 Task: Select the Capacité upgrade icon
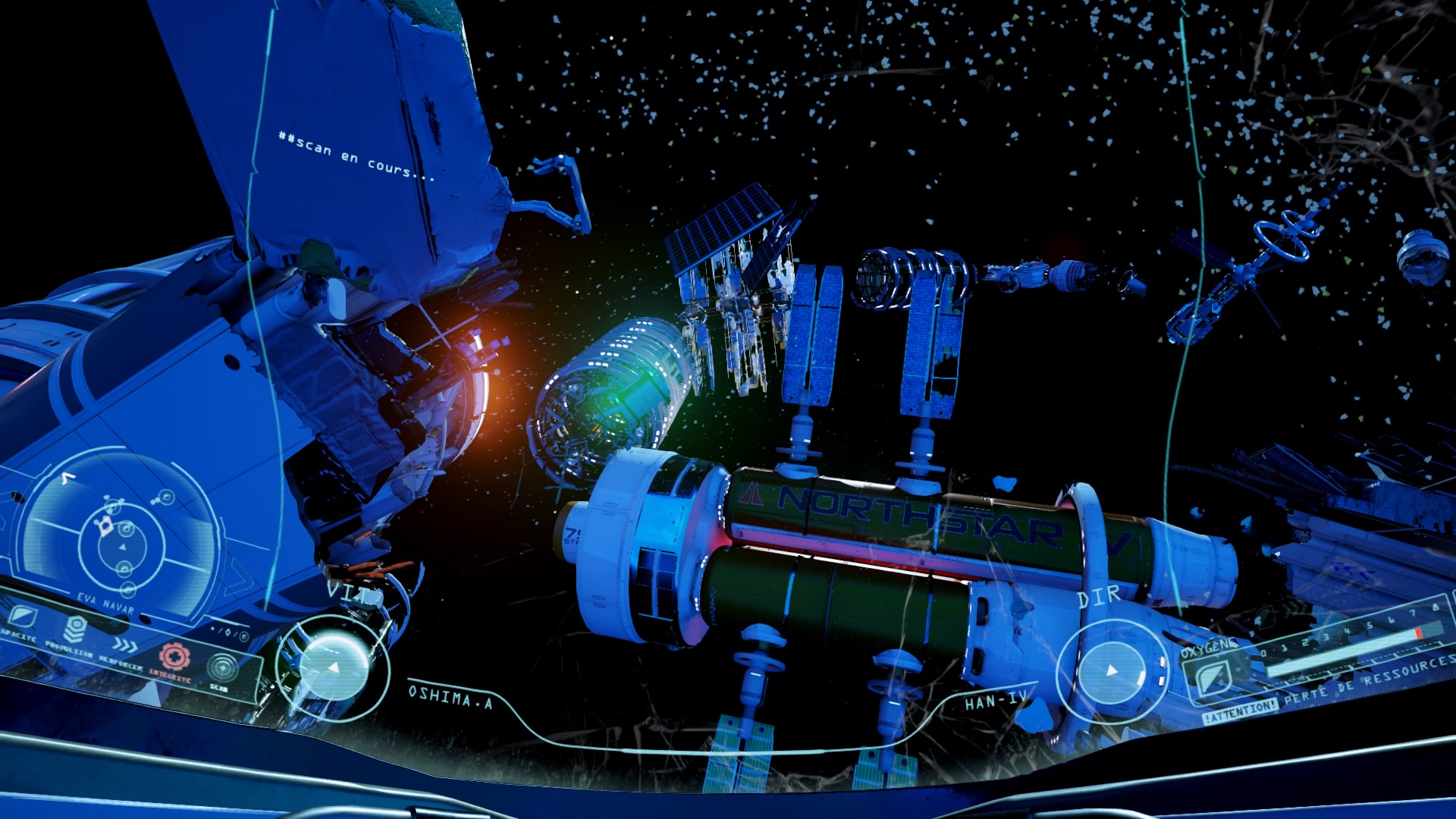coord(21,617)
